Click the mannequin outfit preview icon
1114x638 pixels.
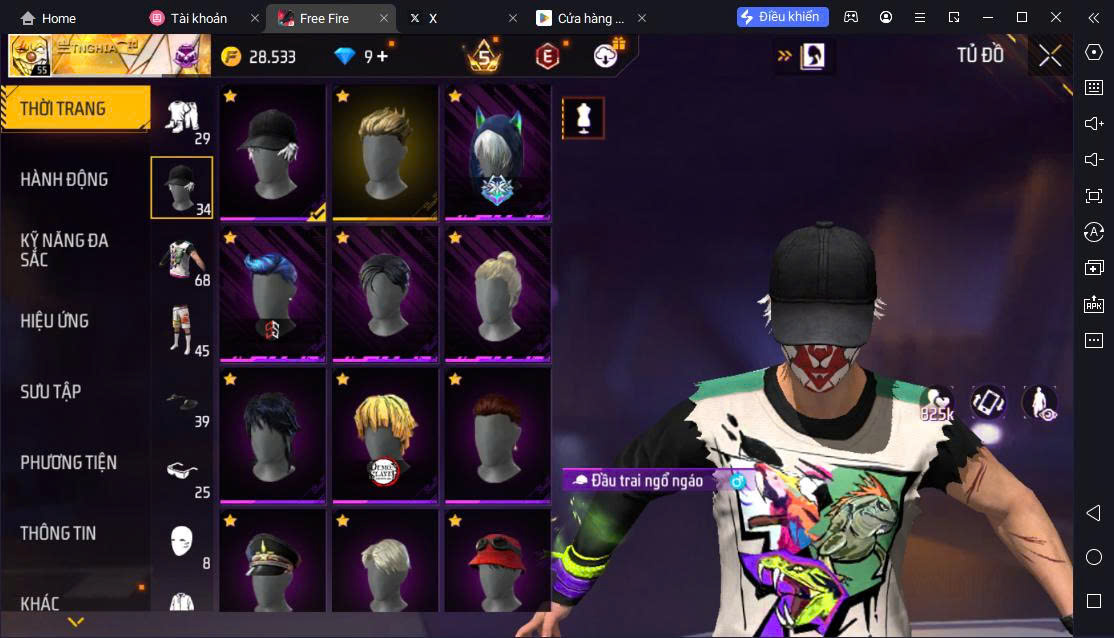[583, 118]
